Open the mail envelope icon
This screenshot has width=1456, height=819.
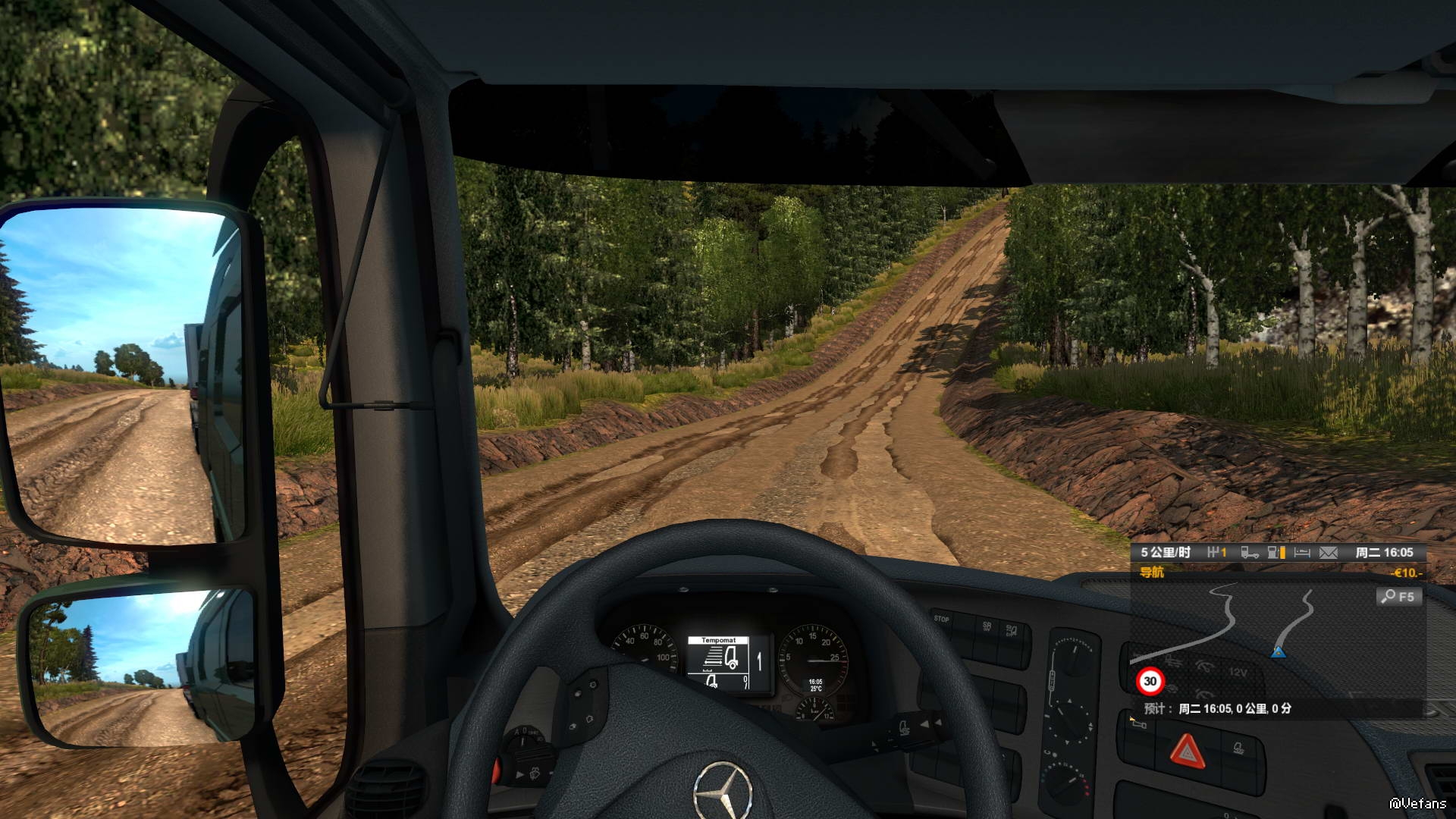[x=1328, y=553]
